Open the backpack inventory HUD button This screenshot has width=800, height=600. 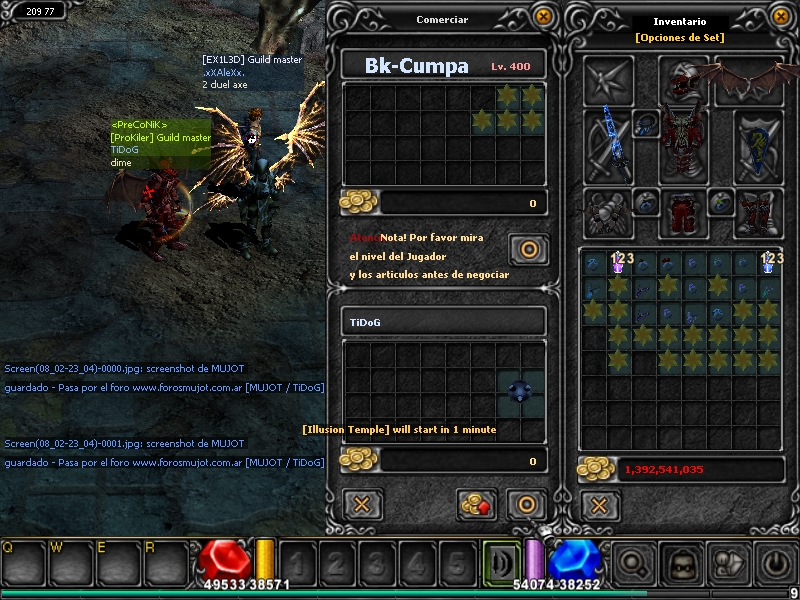[x=681, y=563]
